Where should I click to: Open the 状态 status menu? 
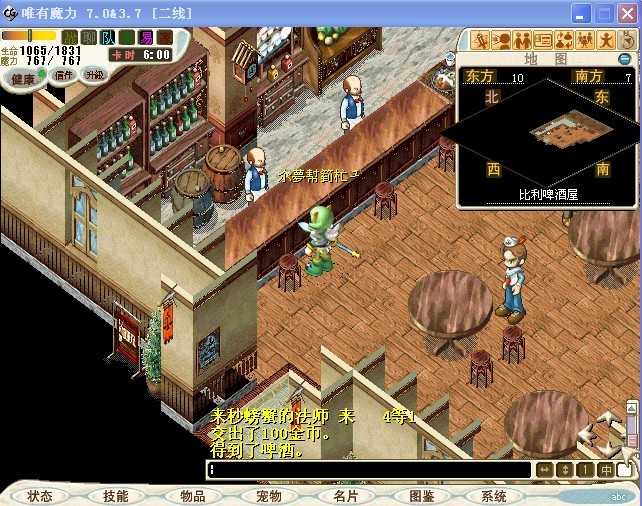(40, 496)
